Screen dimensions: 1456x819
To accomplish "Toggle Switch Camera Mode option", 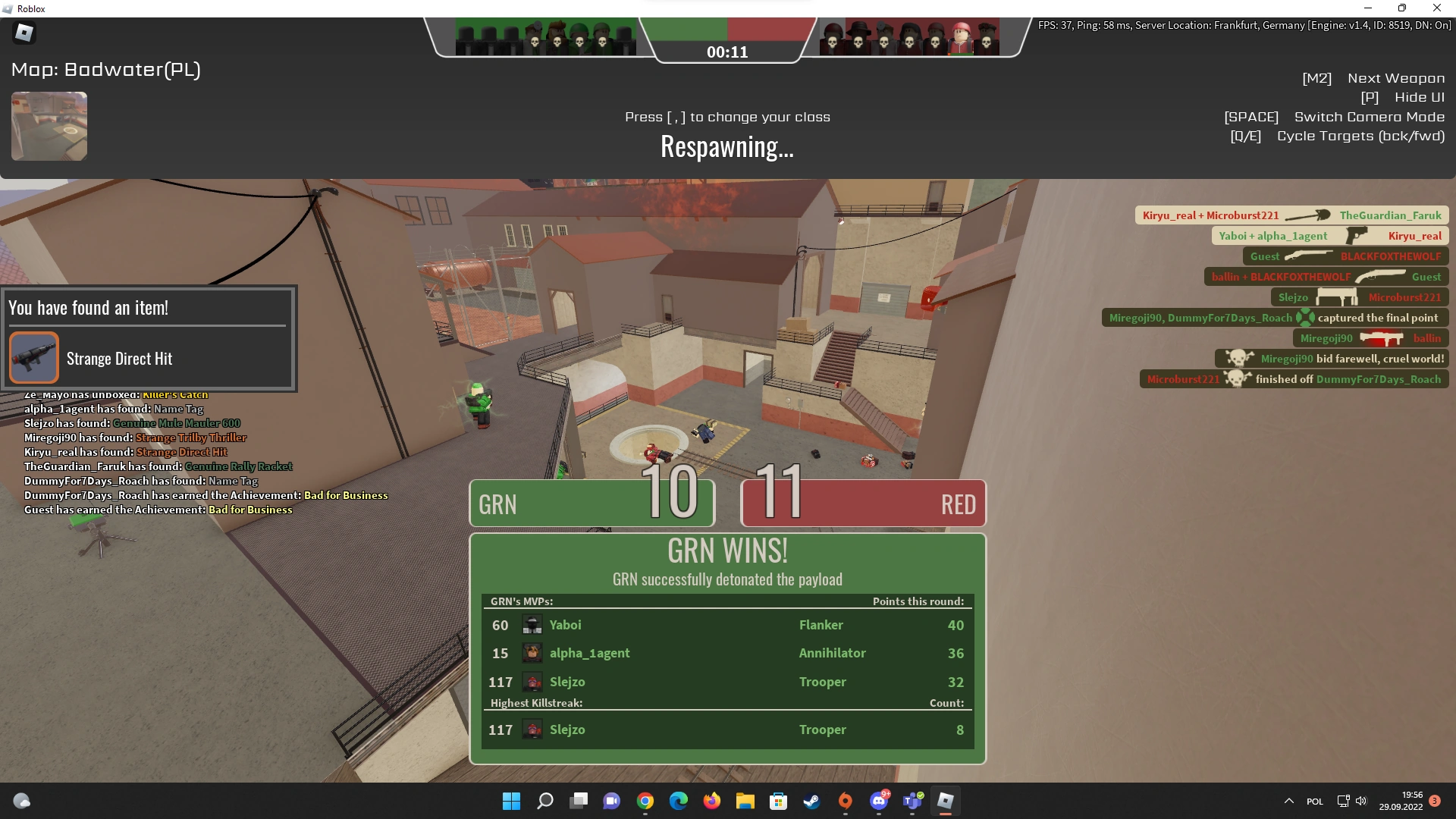I will tap(1369, 117).
